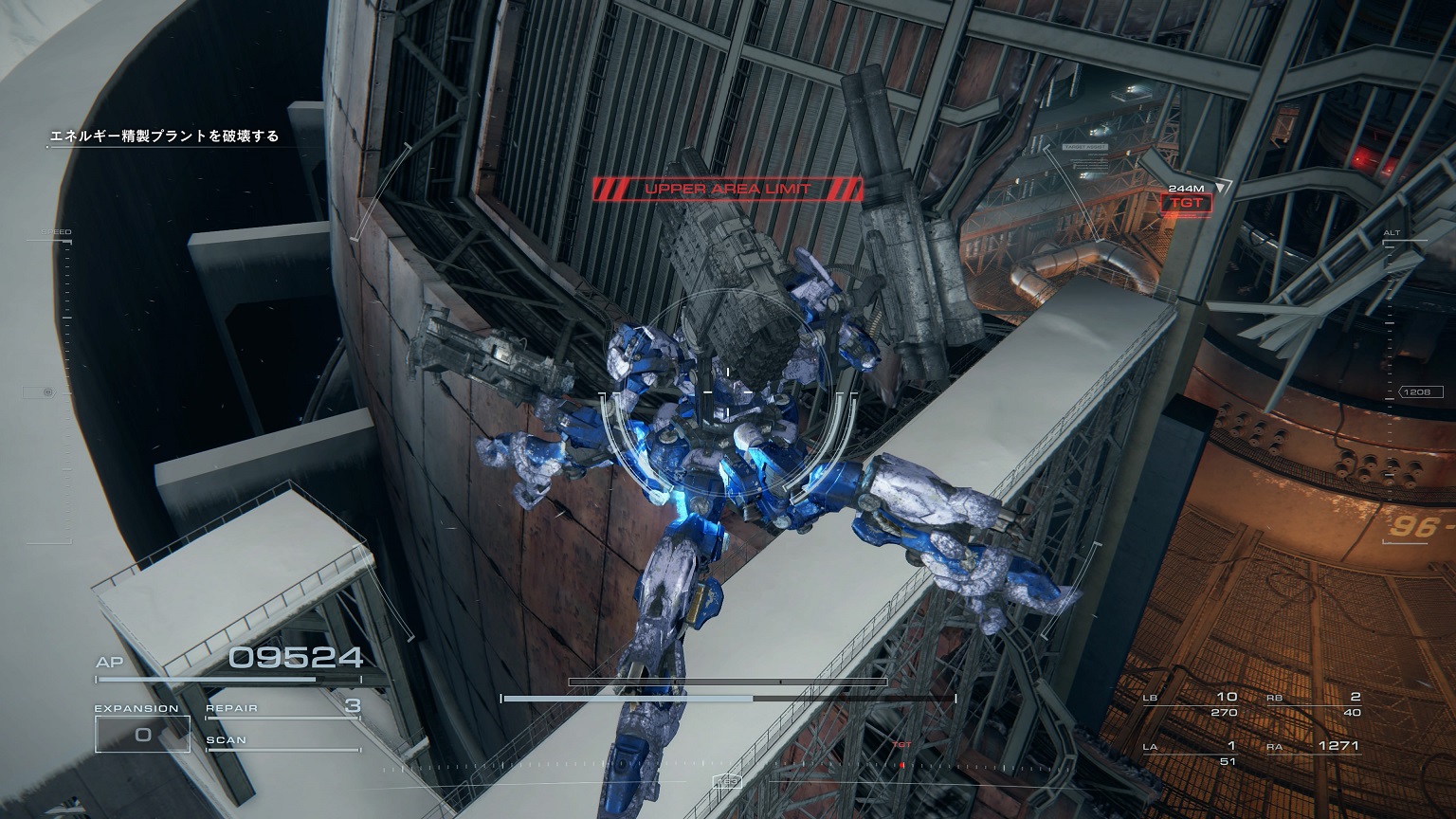This screenshot has height=819, width=1456.
Task: Select the EXPANSION slot box
Action: 142,734
